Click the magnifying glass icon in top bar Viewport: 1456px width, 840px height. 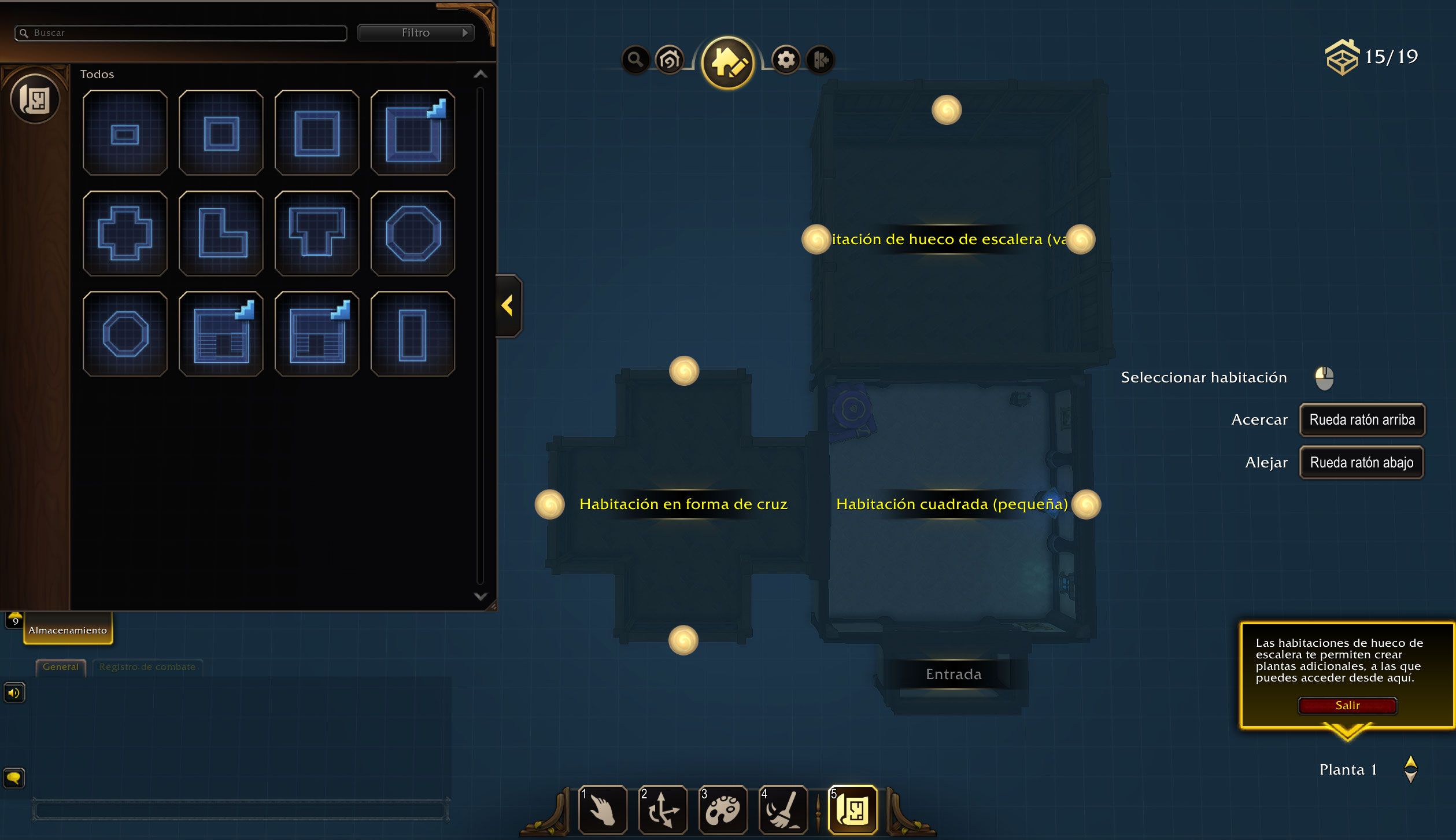(635, 60)
